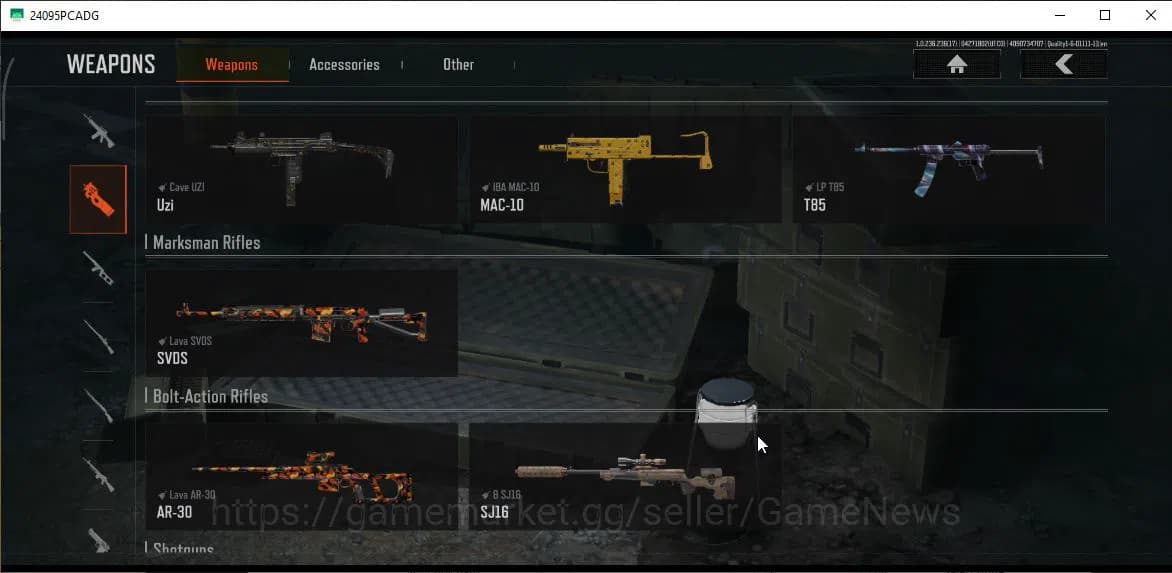Pick the LP T85 submachine gun
Viewport: 1172px width, 573px height.
(x=948, y=170)
